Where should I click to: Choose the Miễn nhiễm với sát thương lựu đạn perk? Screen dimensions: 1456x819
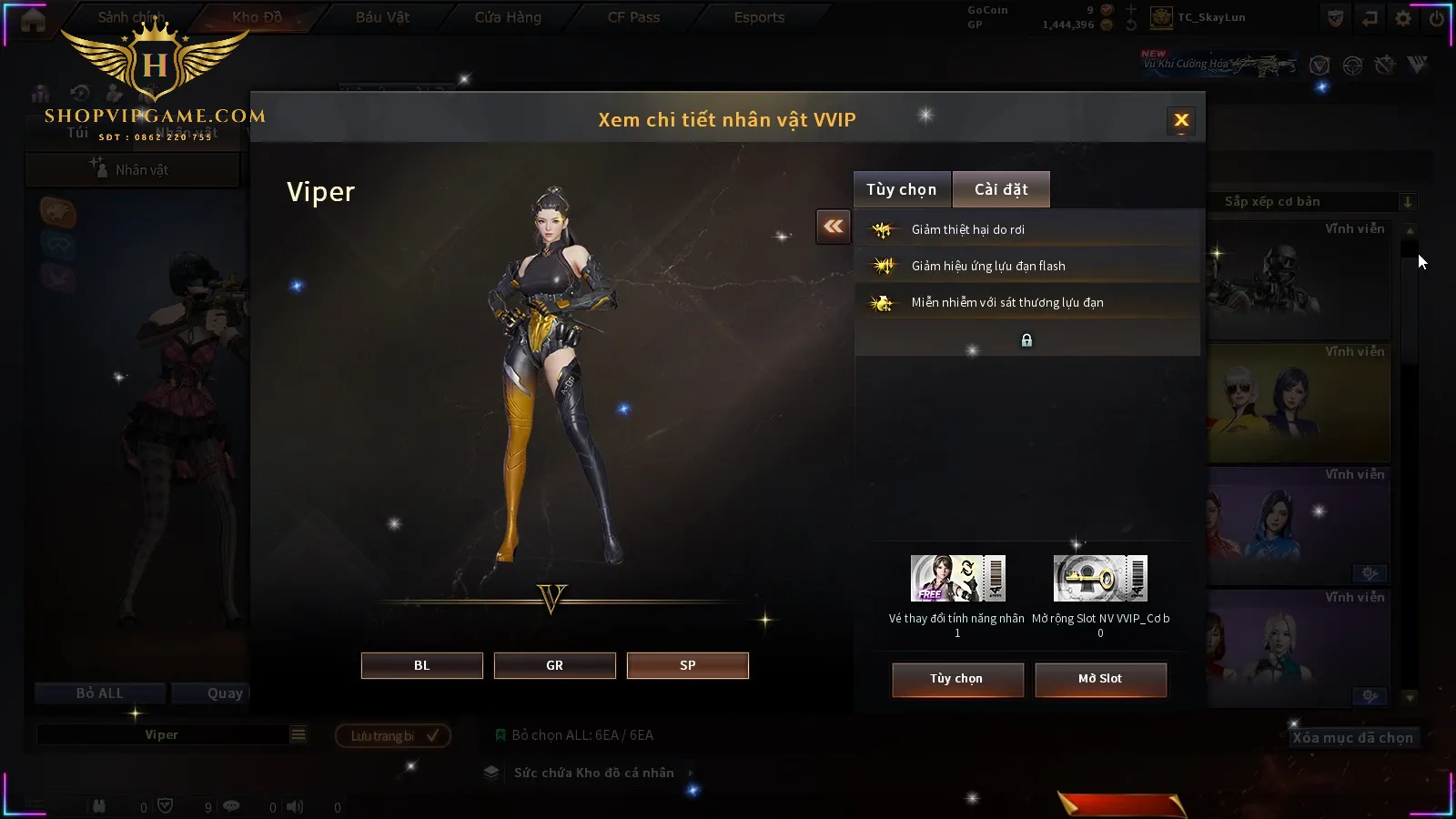(x=1026, y=302)
